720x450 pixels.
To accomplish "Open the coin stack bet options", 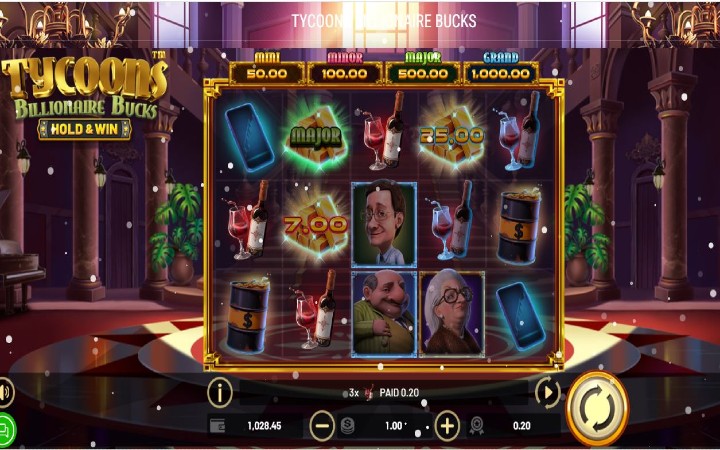I will pyautogui.click(x=347, y=426).
